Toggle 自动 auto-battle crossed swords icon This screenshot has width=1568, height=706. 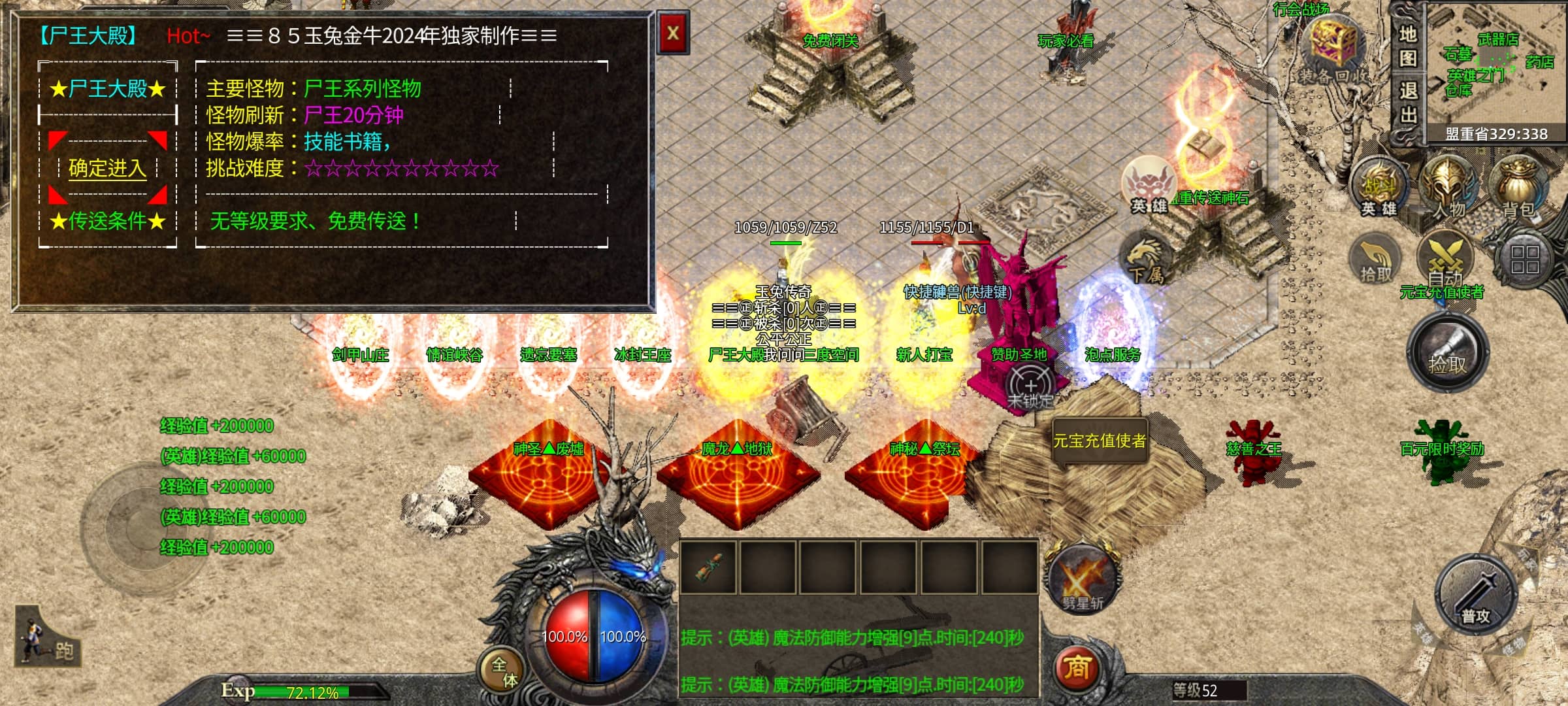(x=1445, y=258)
